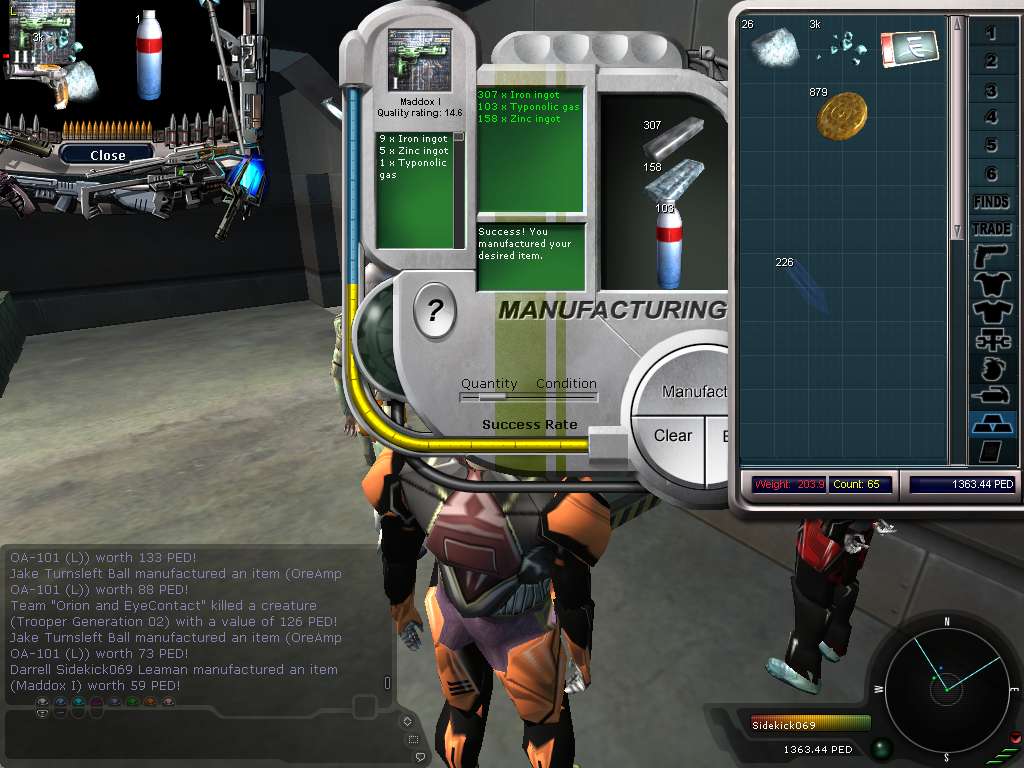Open the pistol weapons inventory tab

(991, 256)
